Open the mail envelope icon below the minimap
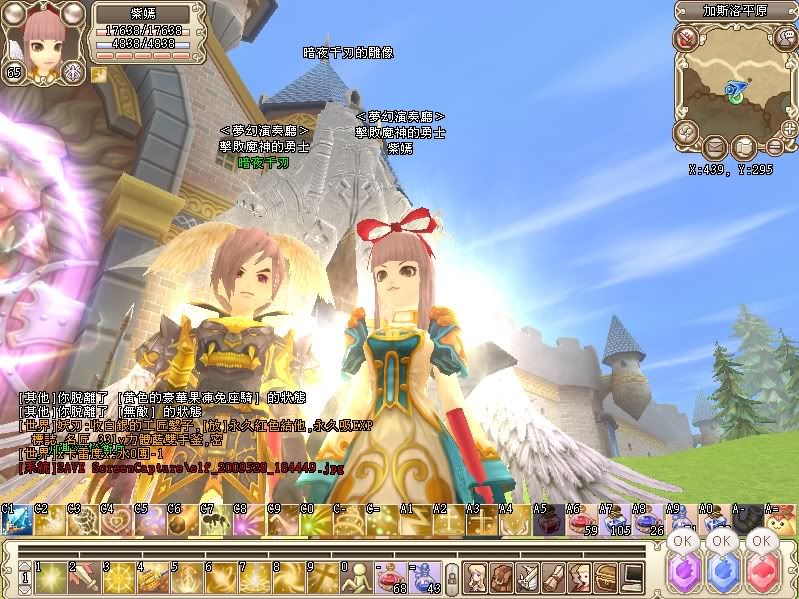 click(x=715, y=148)
